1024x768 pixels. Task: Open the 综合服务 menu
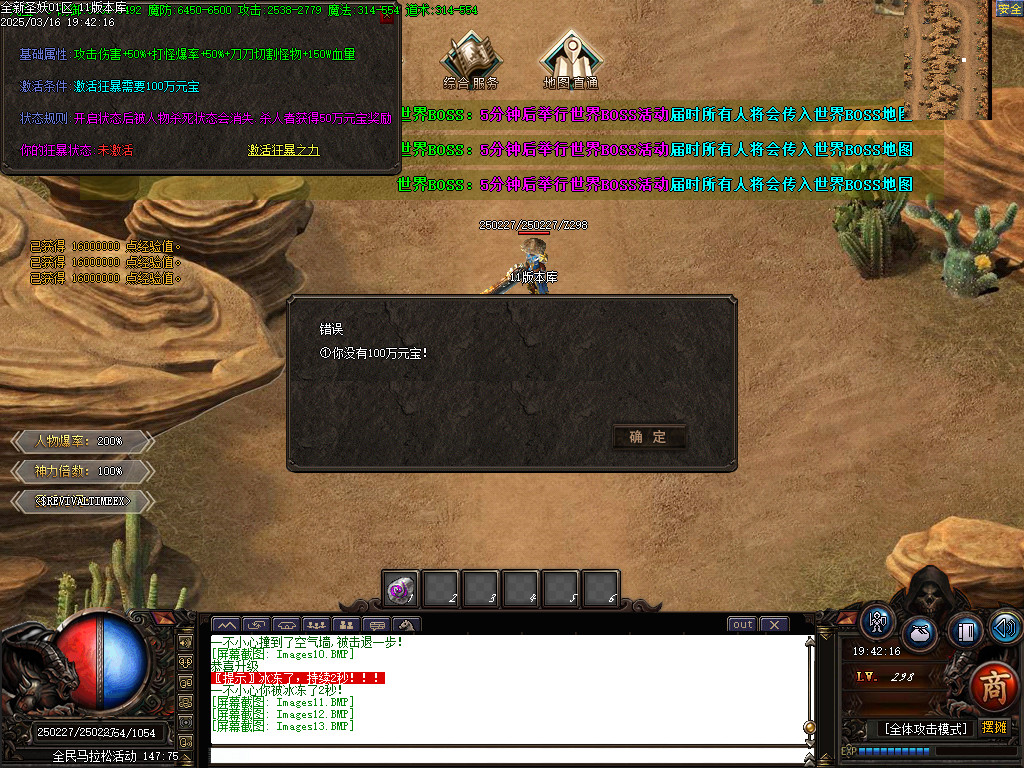(470, 59)
